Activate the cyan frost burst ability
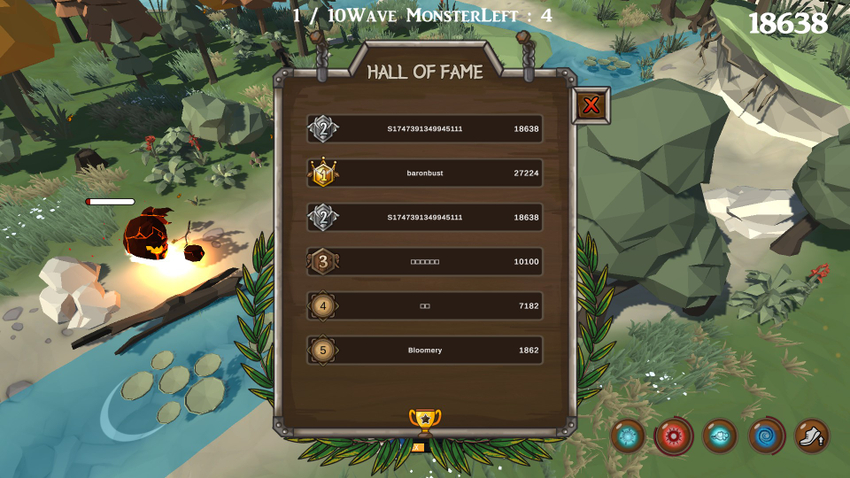850x478 pixels. pyautogui.click(x=628, y=436)
